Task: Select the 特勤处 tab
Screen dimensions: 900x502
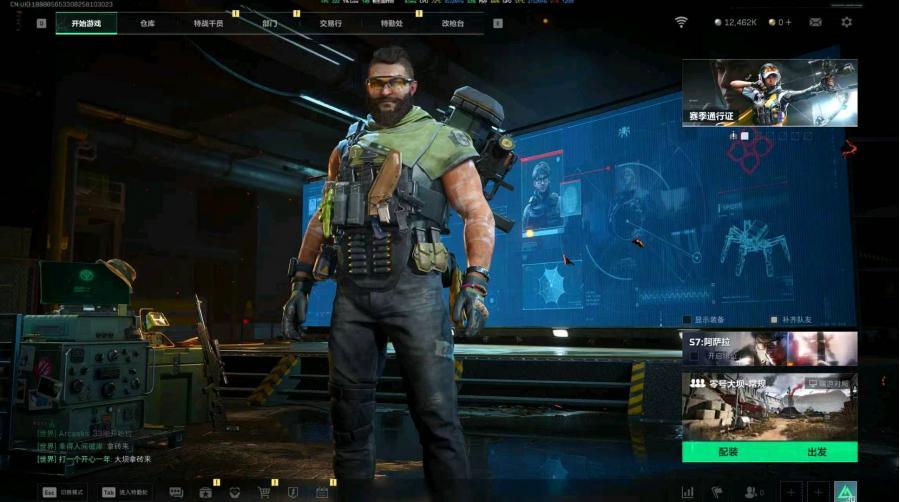Action: click(392, 23)
